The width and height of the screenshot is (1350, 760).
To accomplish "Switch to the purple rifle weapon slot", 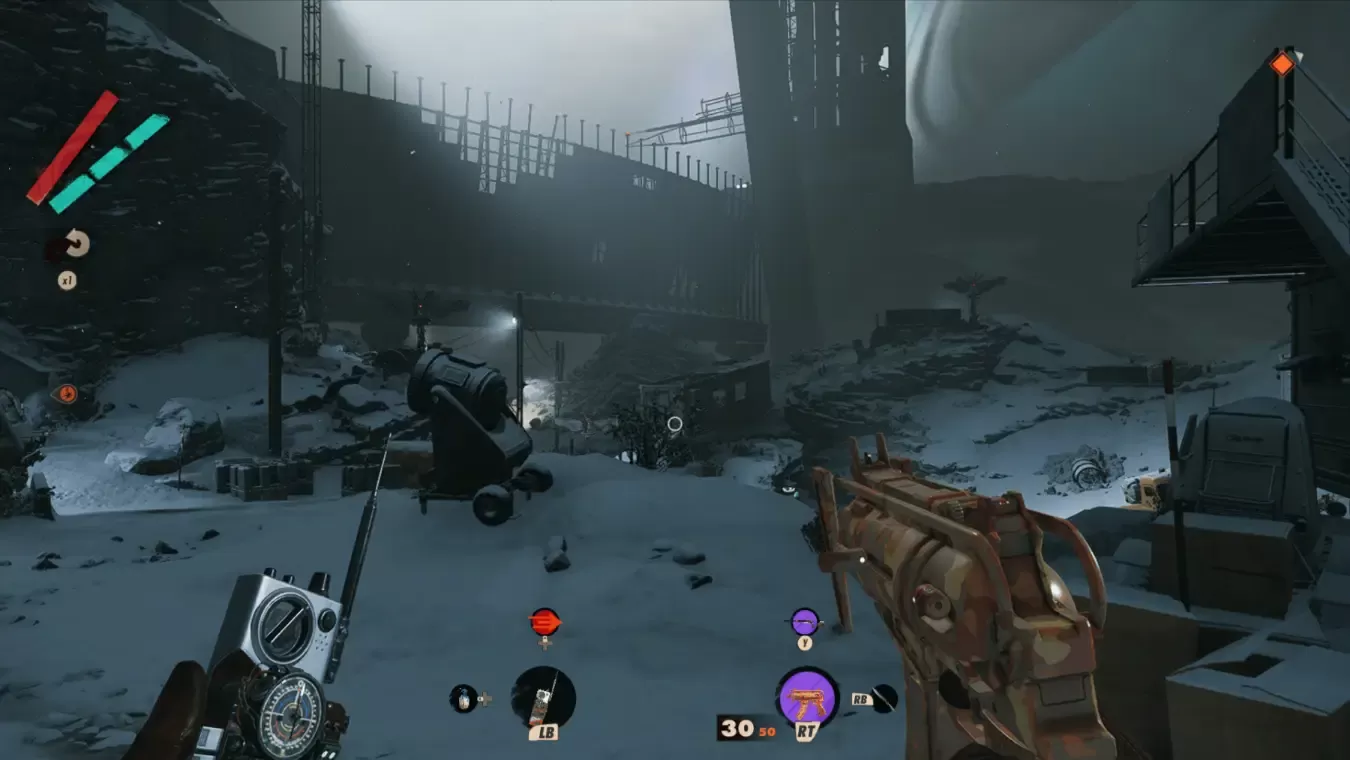I will [805, 622].
